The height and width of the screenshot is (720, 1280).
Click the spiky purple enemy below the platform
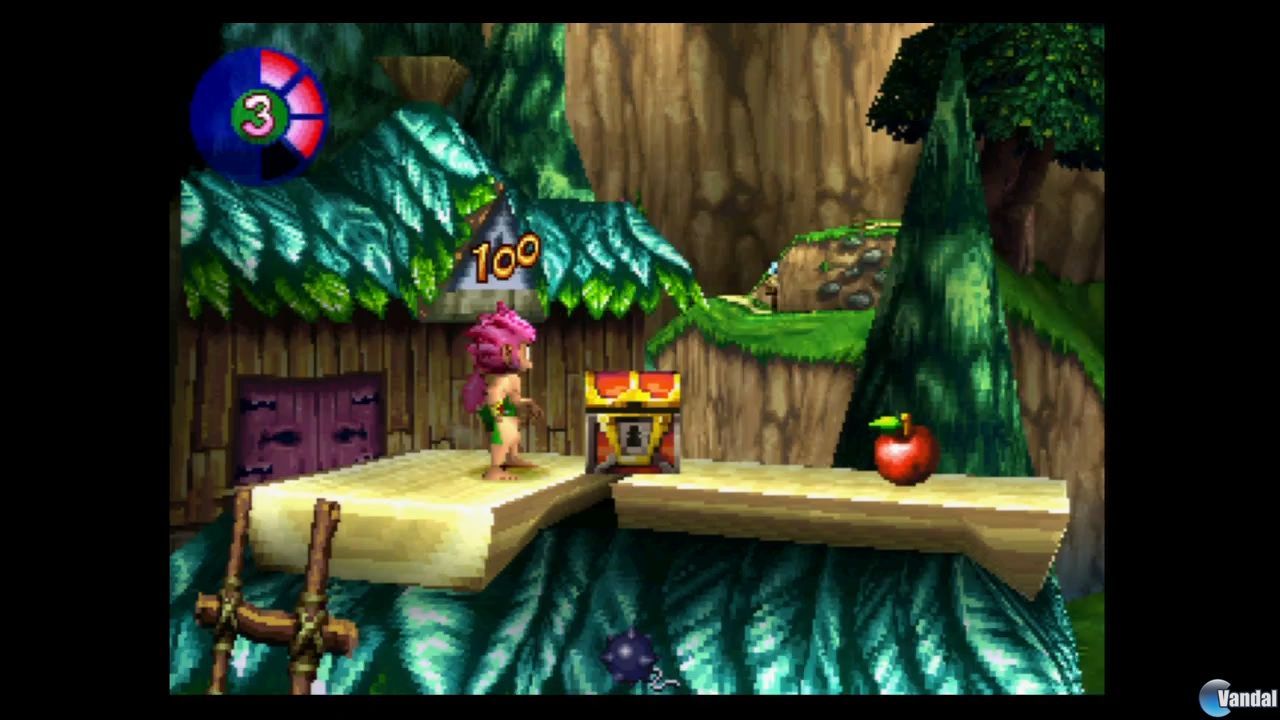pyautogui.click(x=630, y=655)
